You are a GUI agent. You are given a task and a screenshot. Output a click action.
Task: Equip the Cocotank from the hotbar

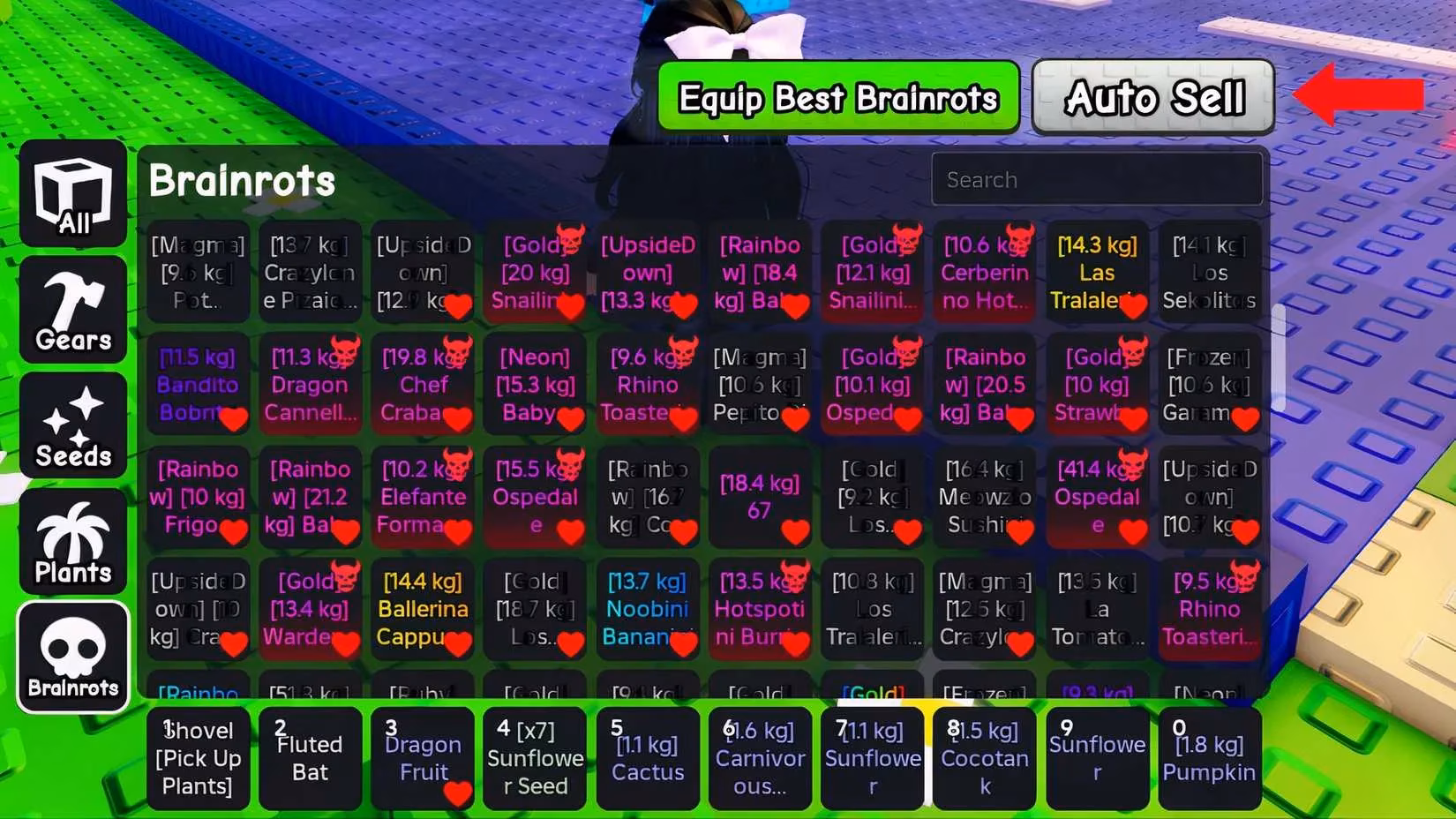pos(984,757)
